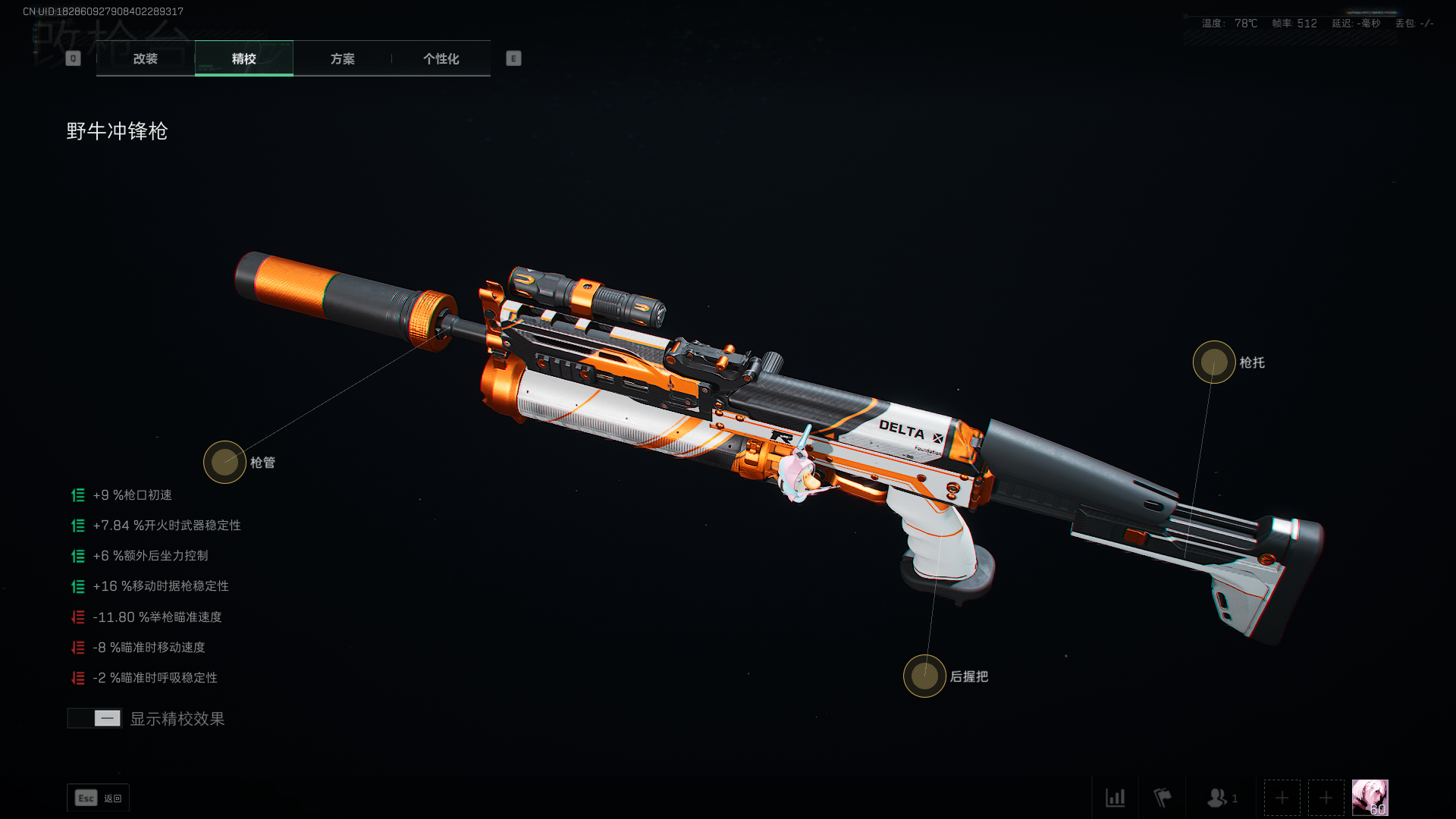Click the 返回 back button

pos(99,798)
